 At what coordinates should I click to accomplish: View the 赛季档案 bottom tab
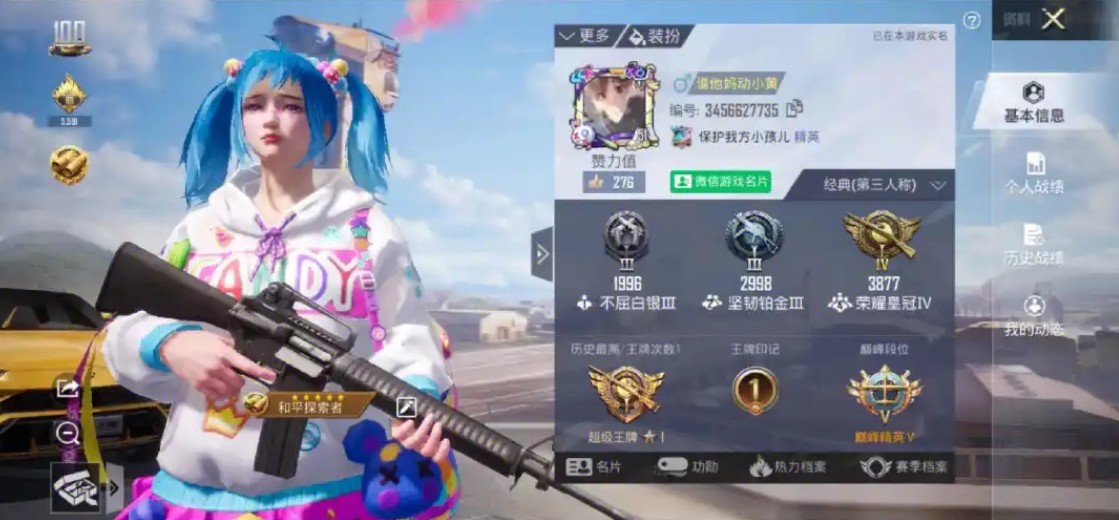(x=904, y=466)
